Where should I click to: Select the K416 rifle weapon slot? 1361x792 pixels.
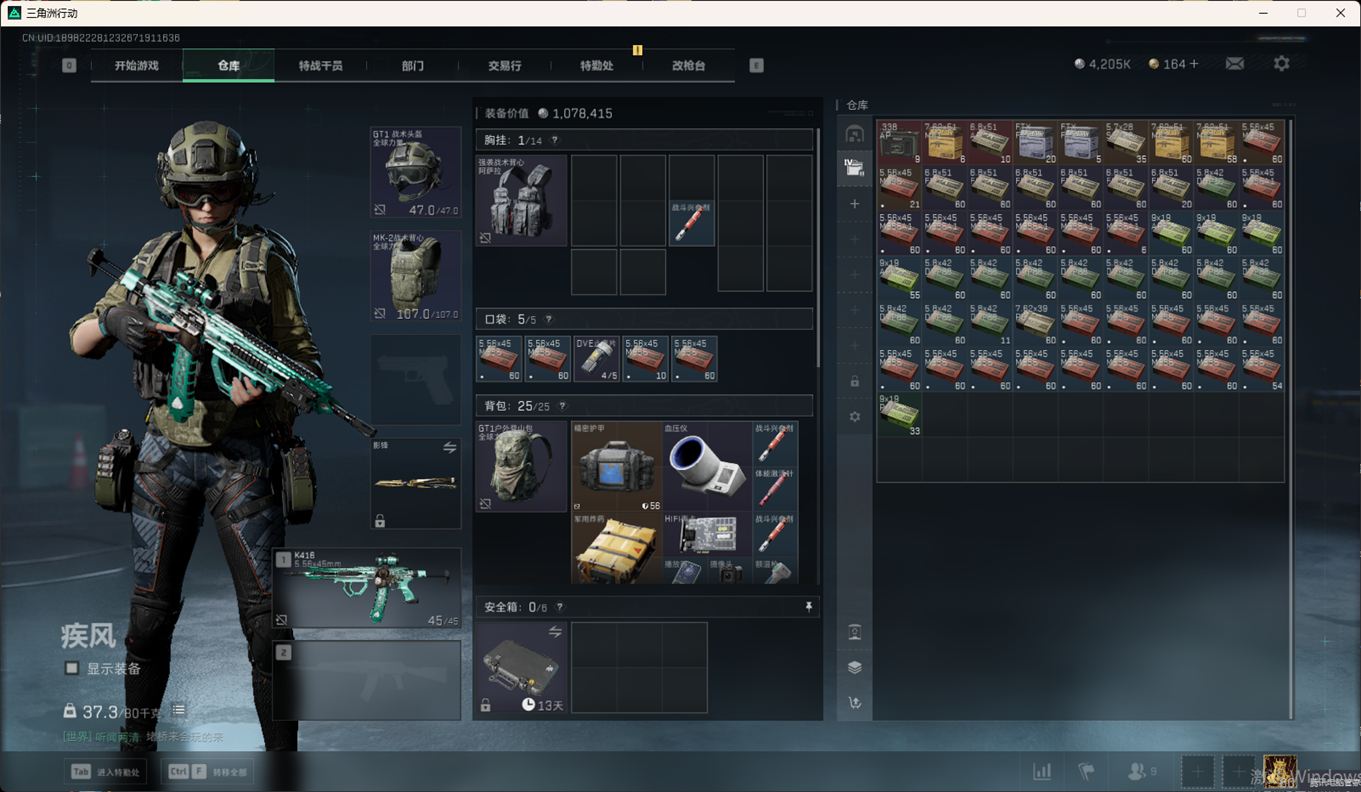(367, 587)
